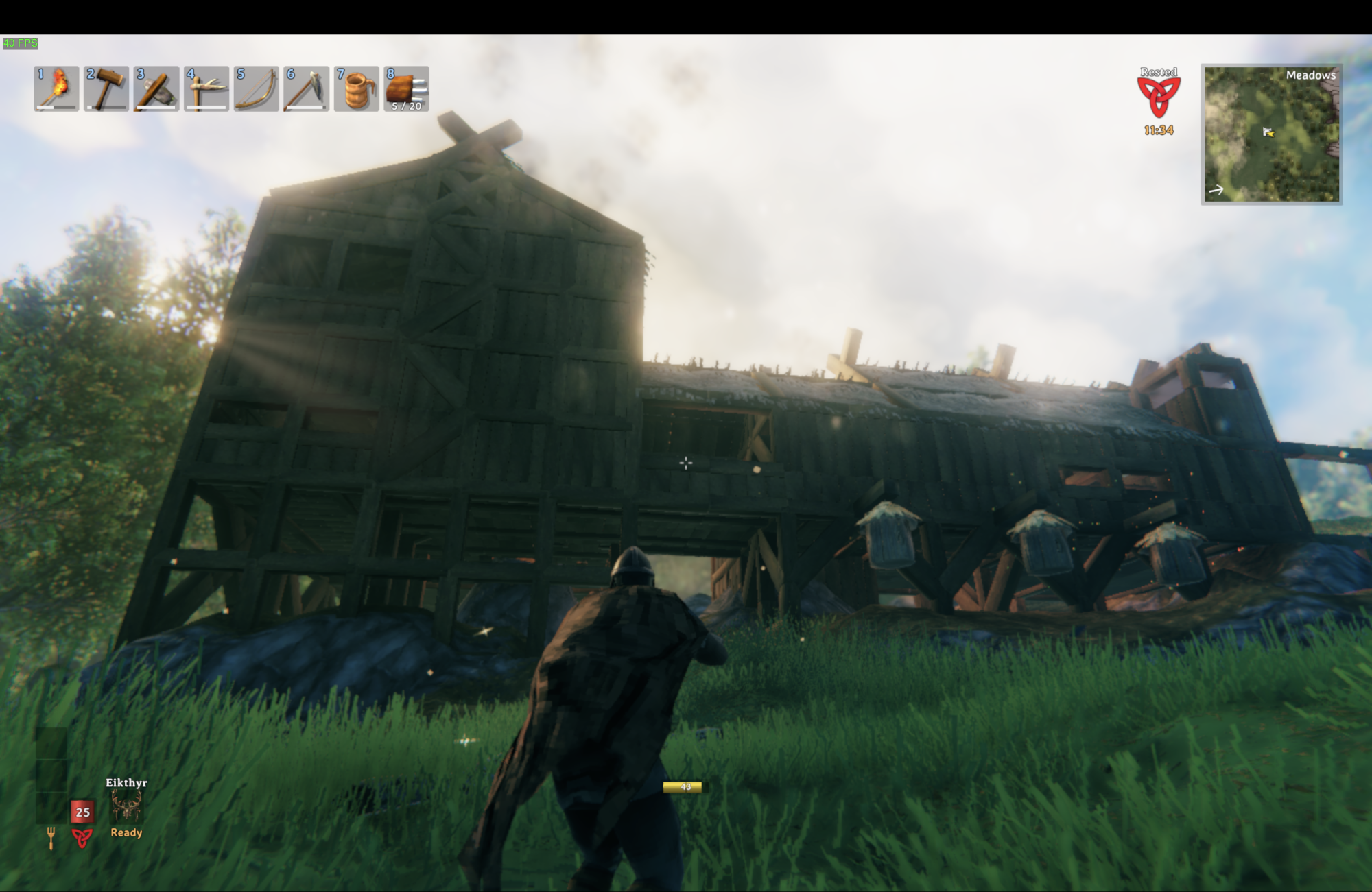Eat the cooked meat in slot 8
The image size is (1372, 892).
[407, 88]
